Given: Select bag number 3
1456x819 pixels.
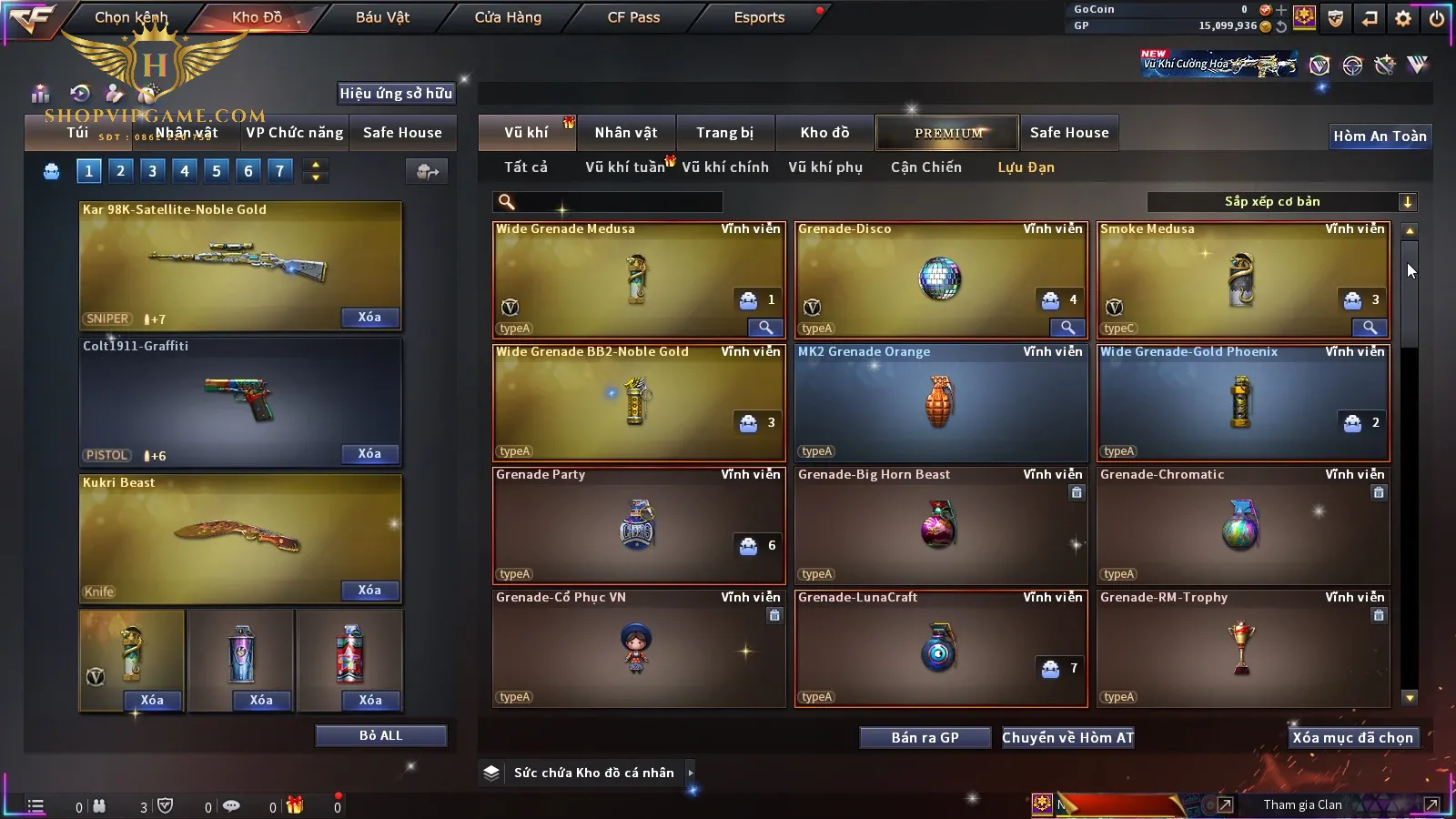Looking at the screenshot, I should click(x=152, y=171).
